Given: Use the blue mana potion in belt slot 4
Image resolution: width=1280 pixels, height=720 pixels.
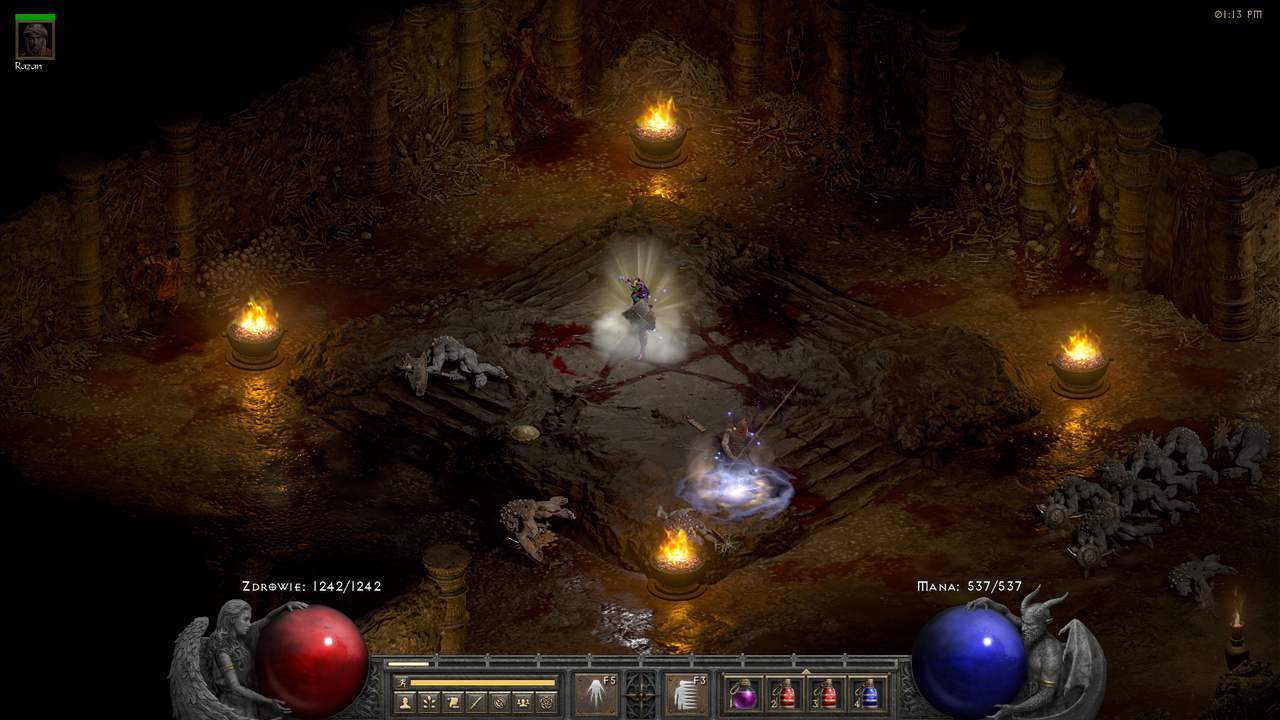Looking at the screenshot, I should (868, 694).
